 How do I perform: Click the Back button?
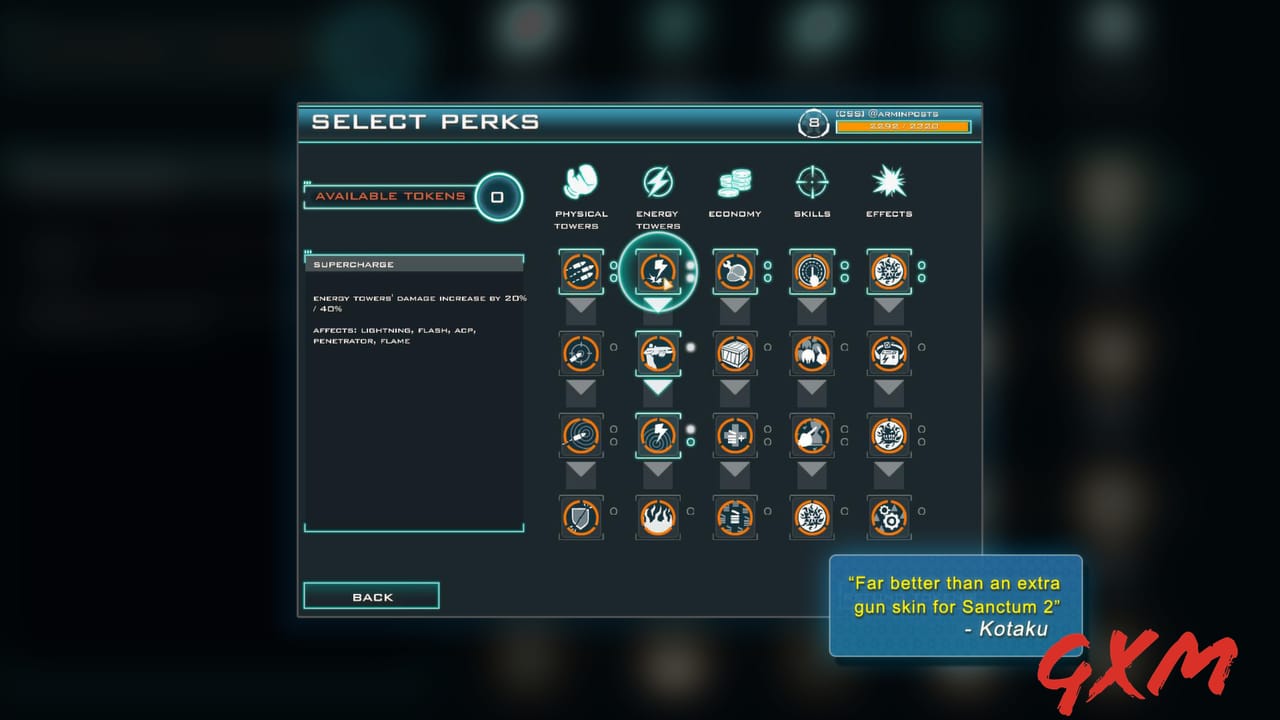pos(371,595)
